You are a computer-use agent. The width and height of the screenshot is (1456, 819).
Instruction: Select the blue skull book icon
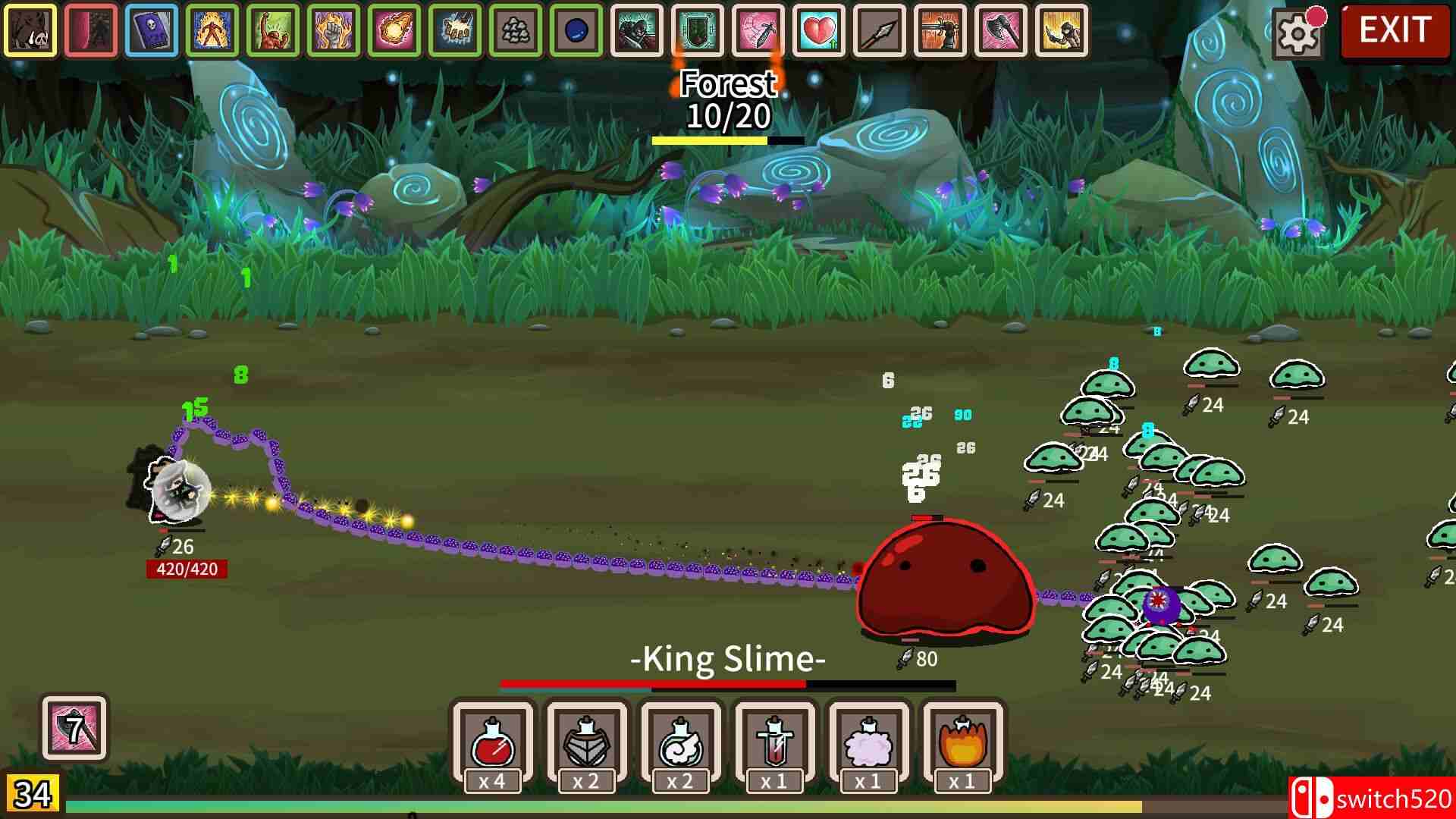pos(152,31)
